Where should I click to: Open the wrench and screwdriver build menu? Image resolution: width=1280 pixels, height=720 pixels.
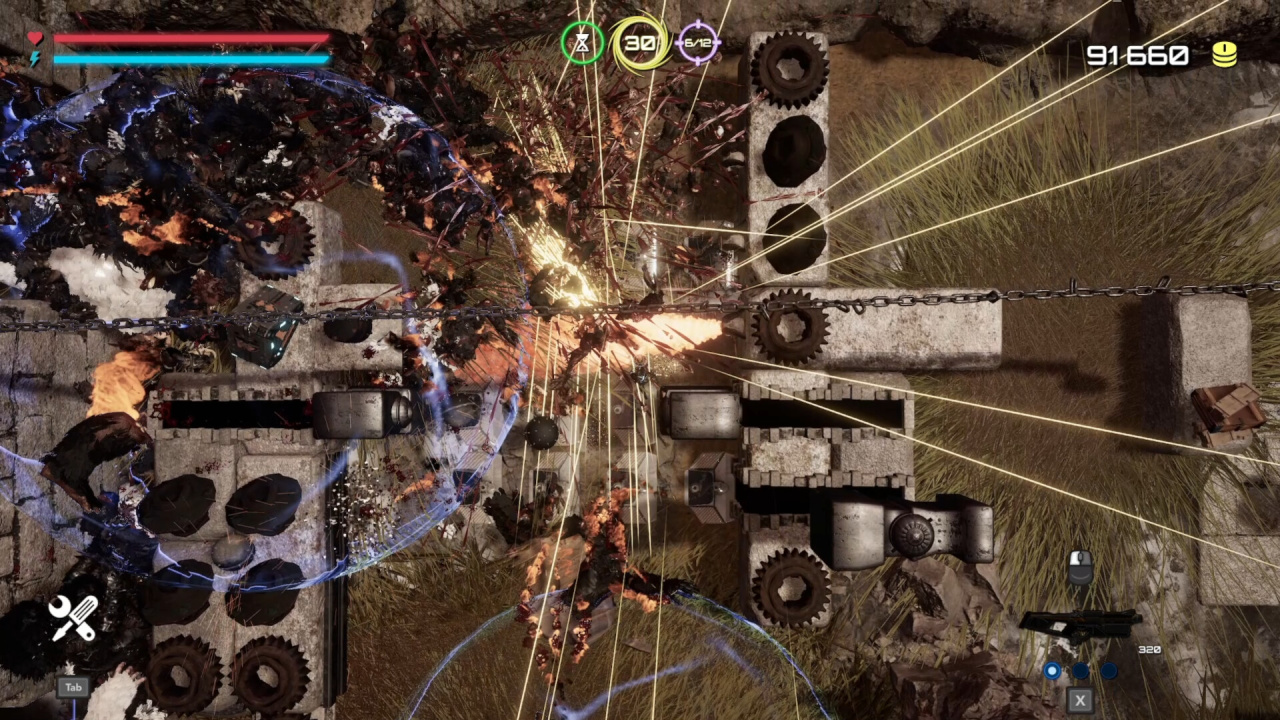pyautogui.click(x=73, y=617)
